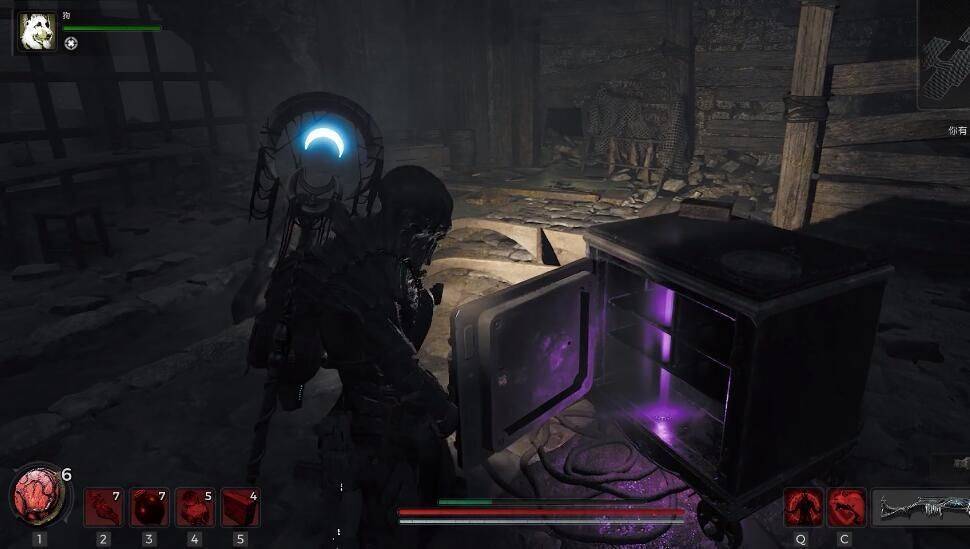Select the hotbar item in slot 2

click(x=103, y=507)
